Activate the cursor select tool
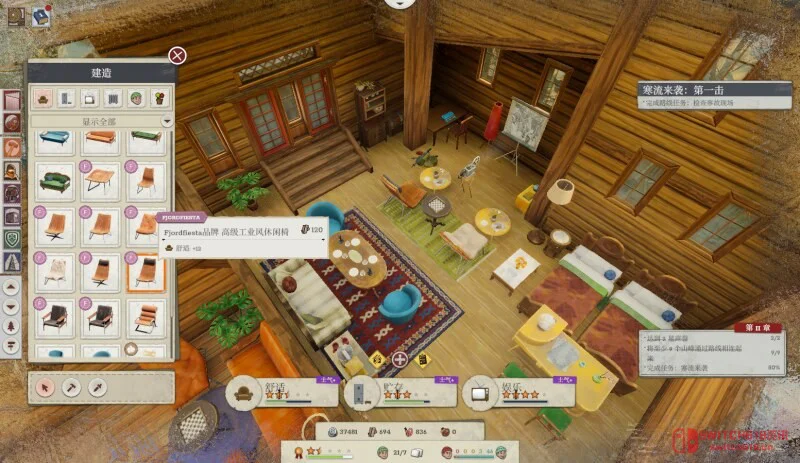 coord(44,386)
